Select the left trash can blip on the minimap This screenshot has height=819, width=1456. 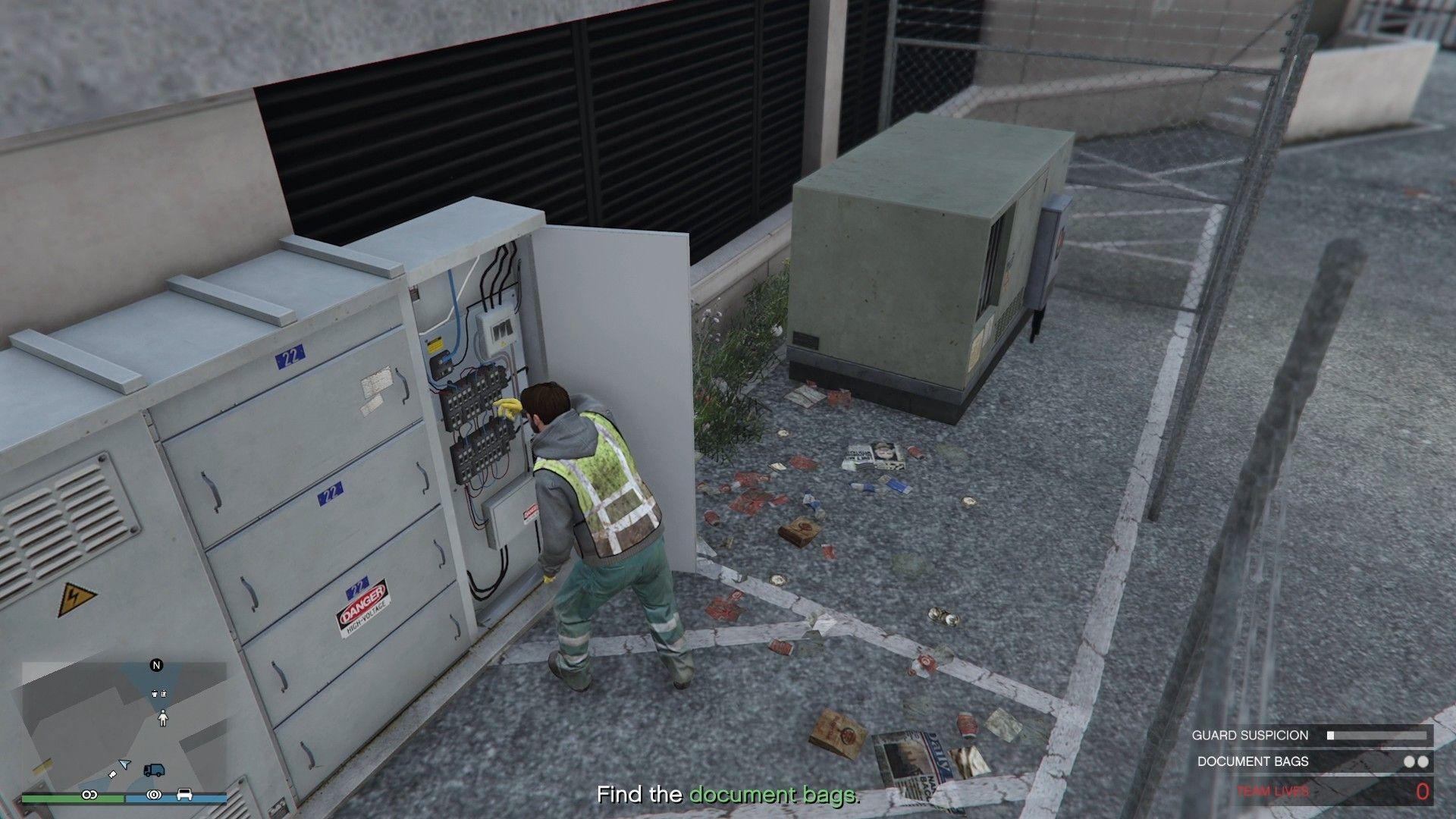154,694
